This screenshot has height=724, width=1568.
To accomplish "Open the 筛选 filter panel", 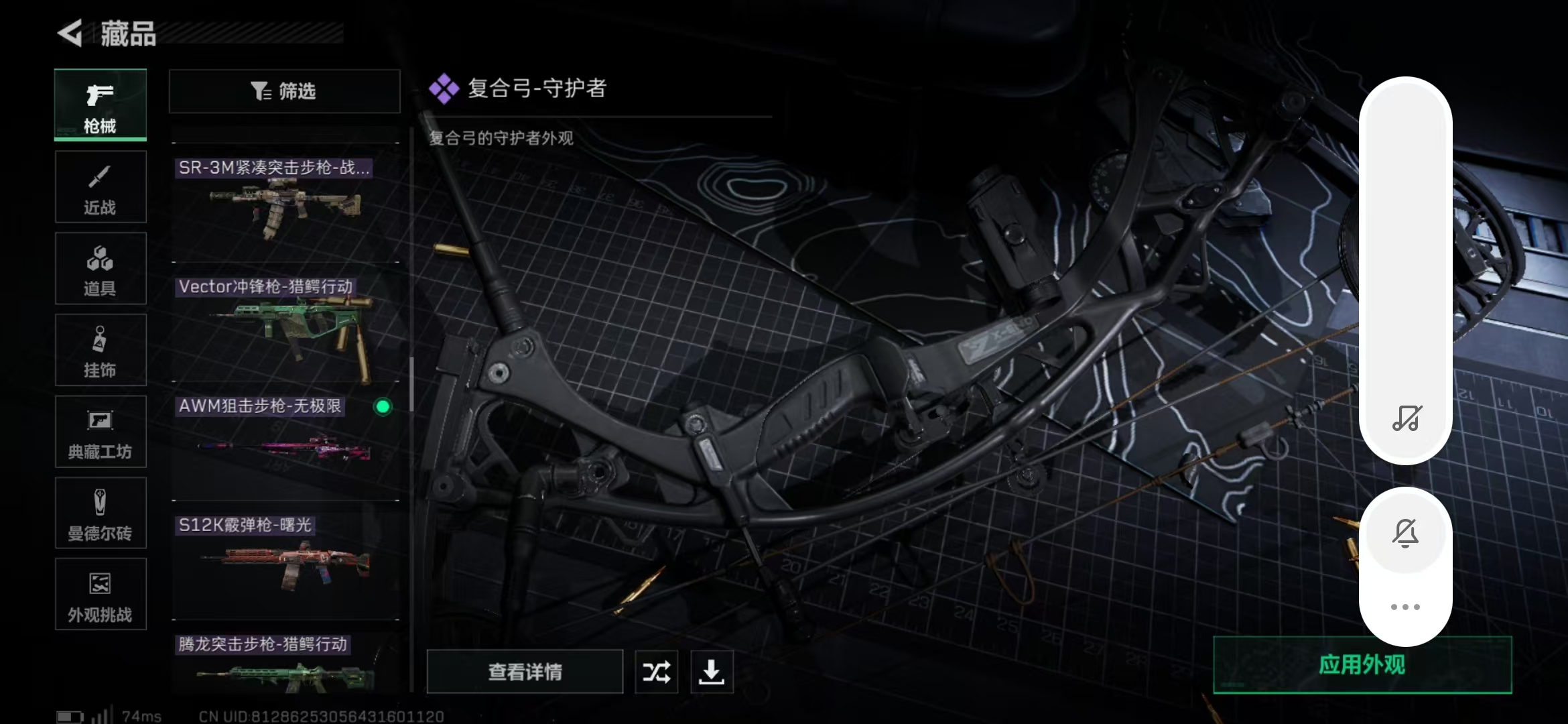I will (x=284, y=91).
